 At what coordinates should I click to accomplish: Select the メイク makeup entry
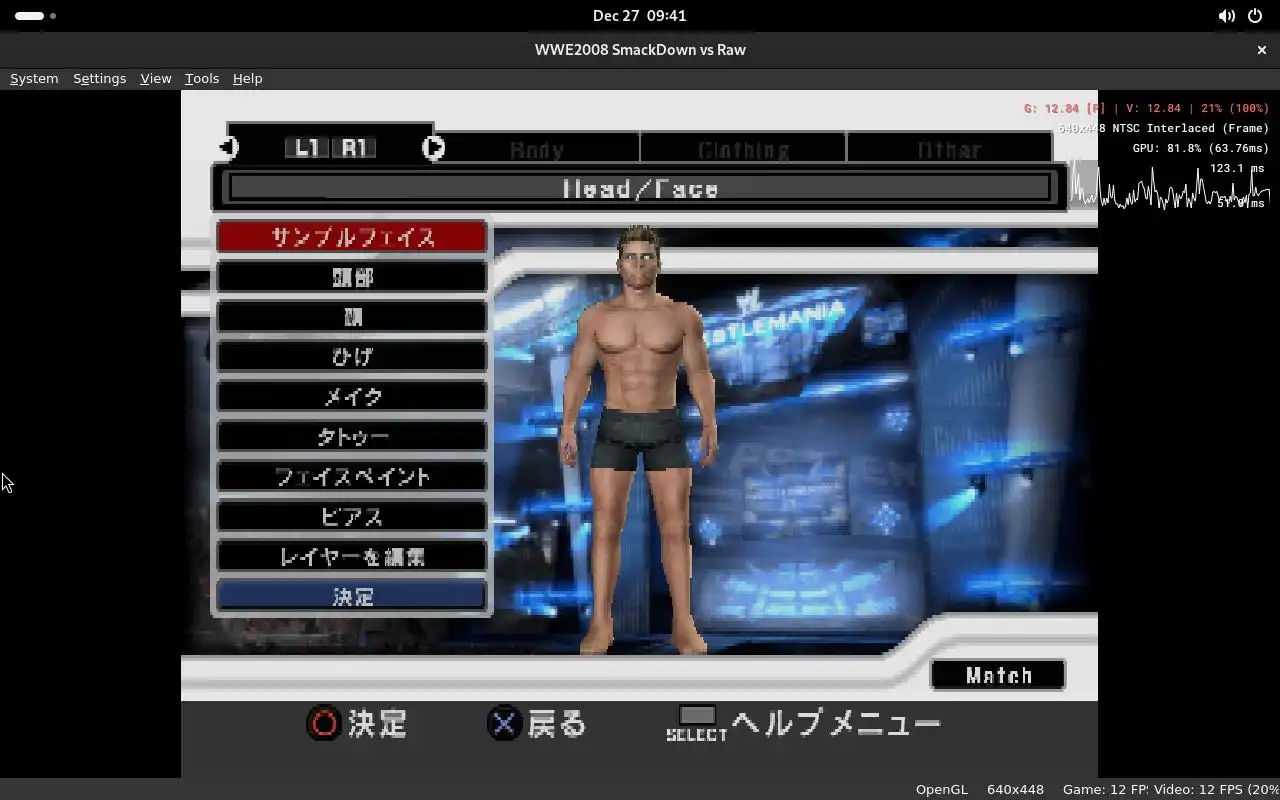352,397
